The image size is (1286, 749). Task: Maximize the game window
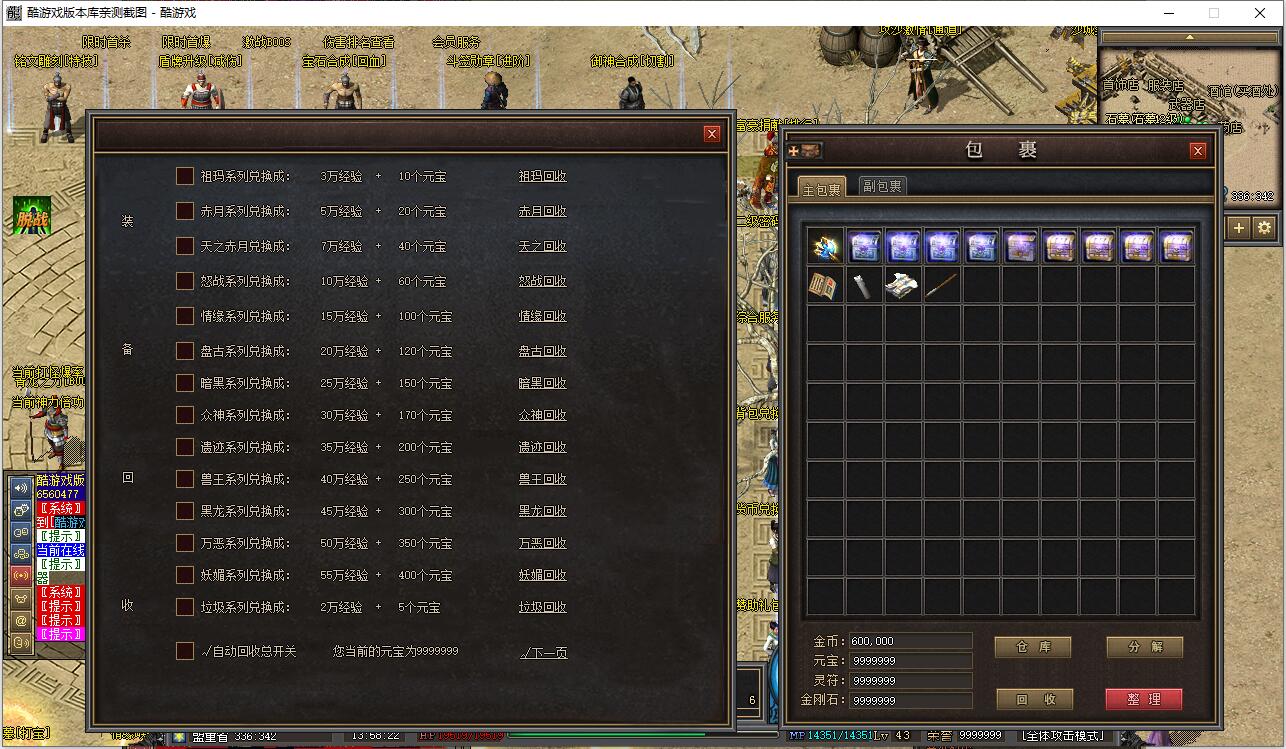pyautogui.click(x=1214, y=13)
